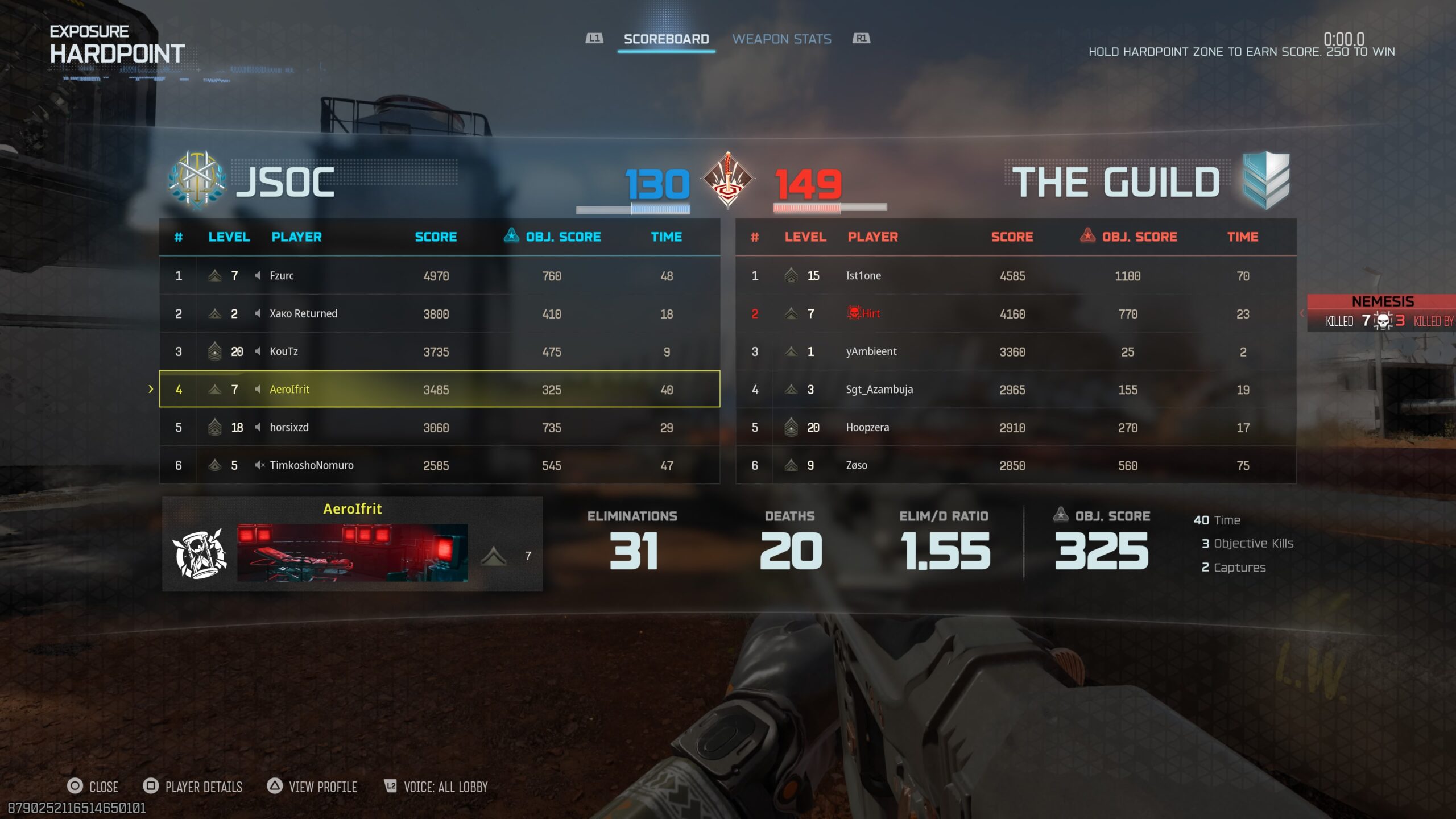The height and width of the screenshot is (819, 1456).
Task: Pick horsixzd on the scoreboard
Action: (x=439, y=427)
